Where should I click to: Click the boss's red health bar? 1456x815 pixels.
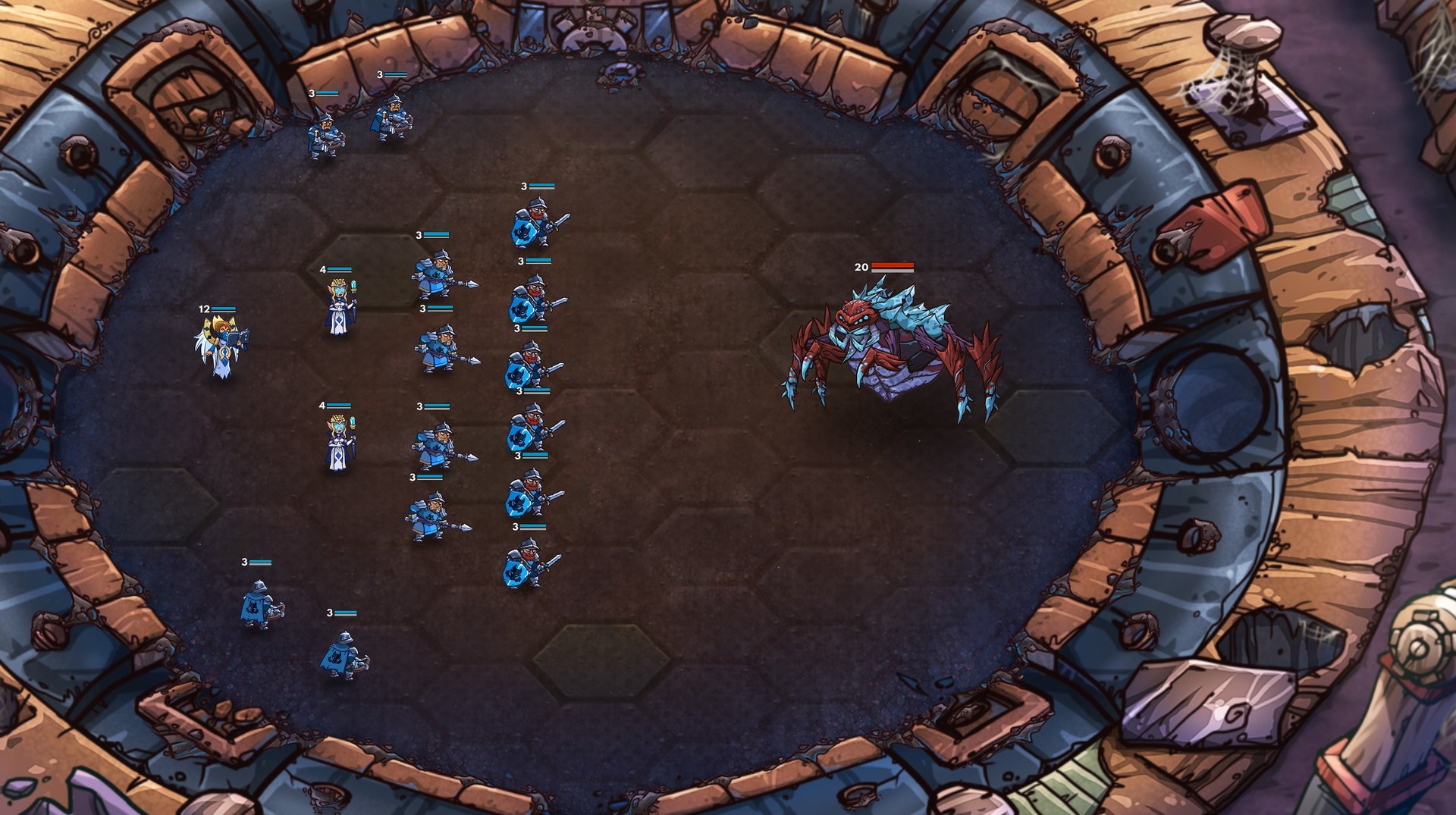point(893,267)
